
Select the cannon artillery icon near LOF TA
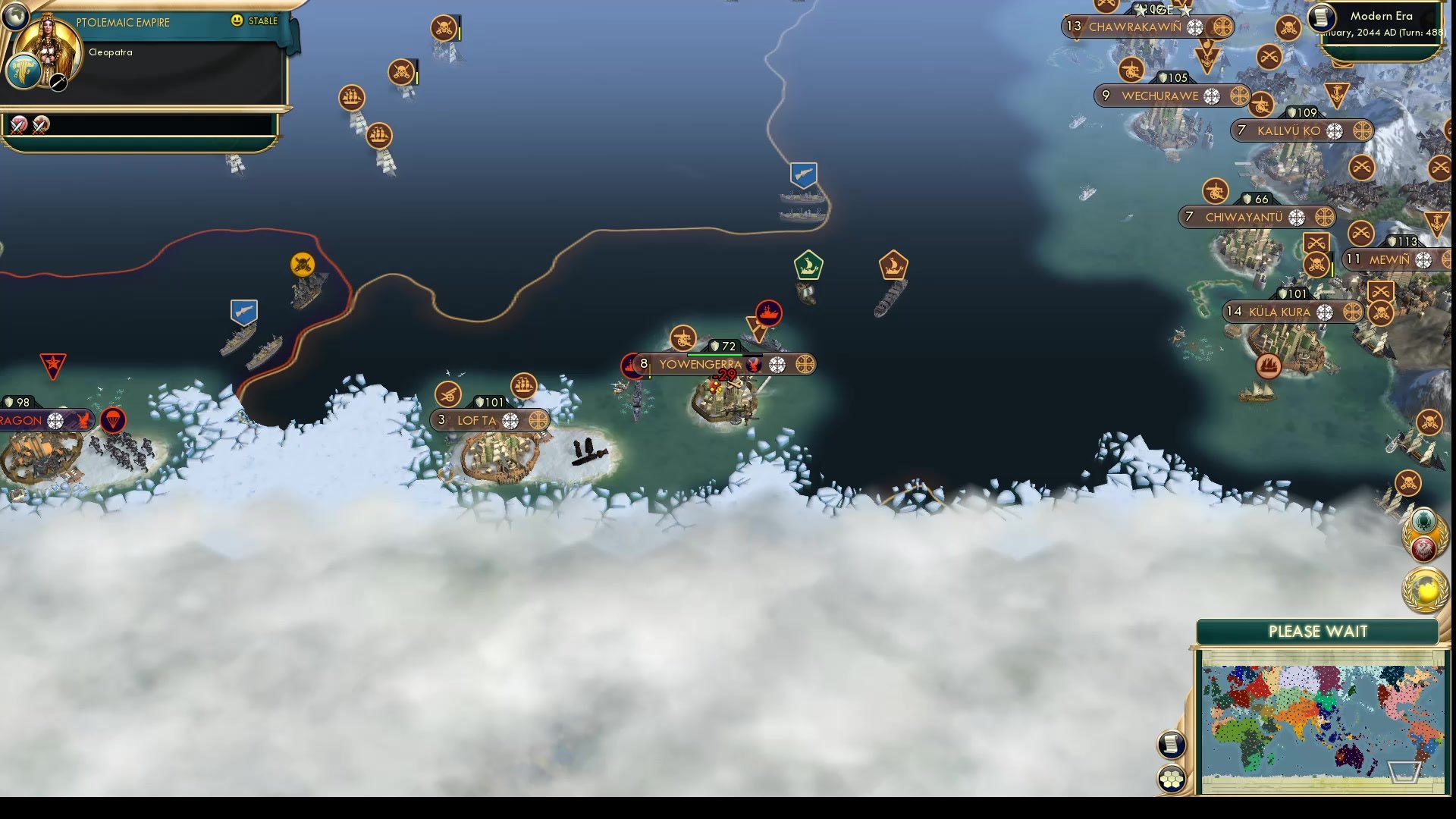(447, 394)
